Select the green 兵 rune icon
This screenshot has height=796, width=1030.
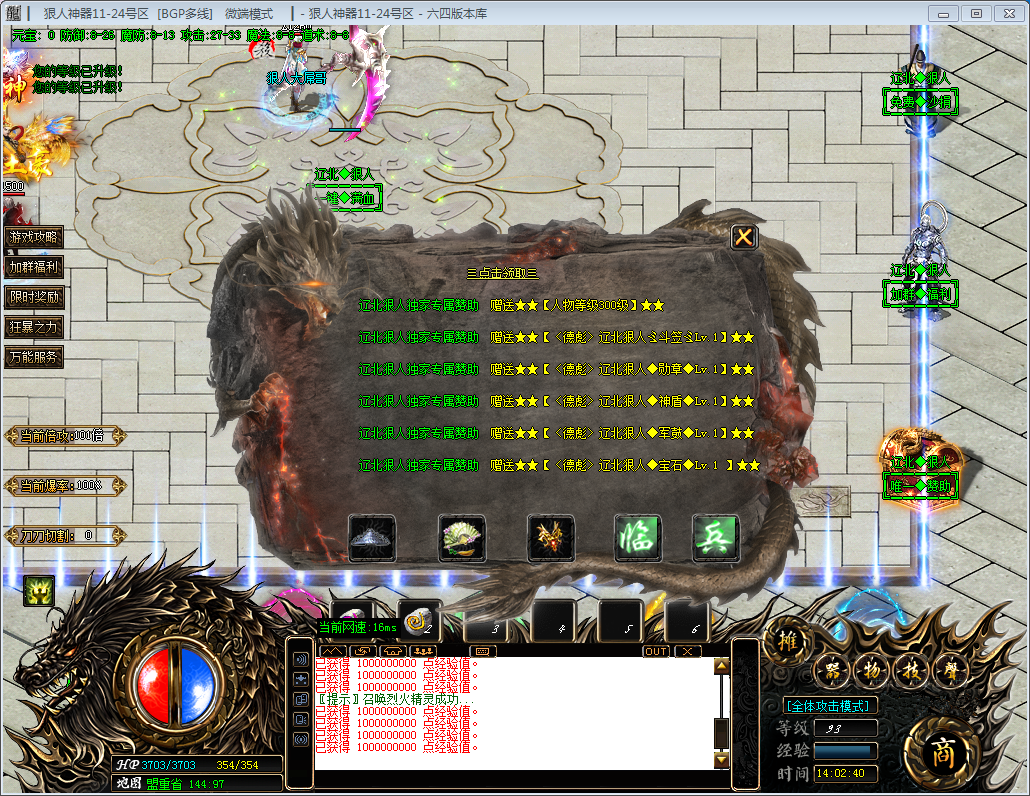coord(714,538)
